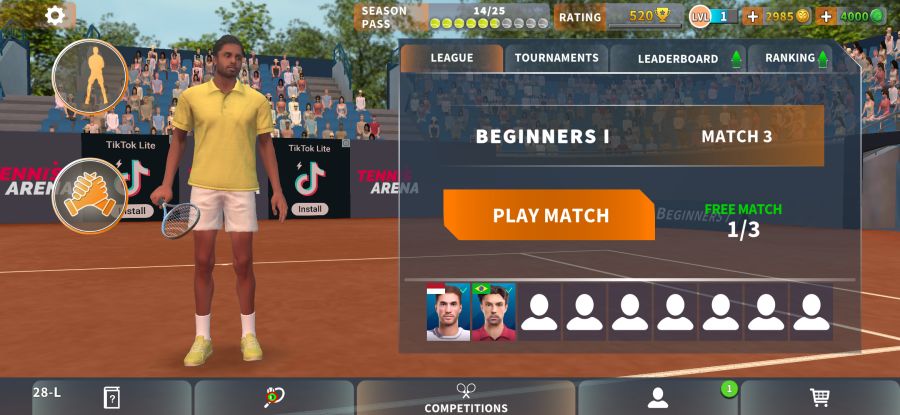Add green tennis ball currency with plus
This screenshot has height=415, width=900.
pyautogui.click(x=826, y=16)
